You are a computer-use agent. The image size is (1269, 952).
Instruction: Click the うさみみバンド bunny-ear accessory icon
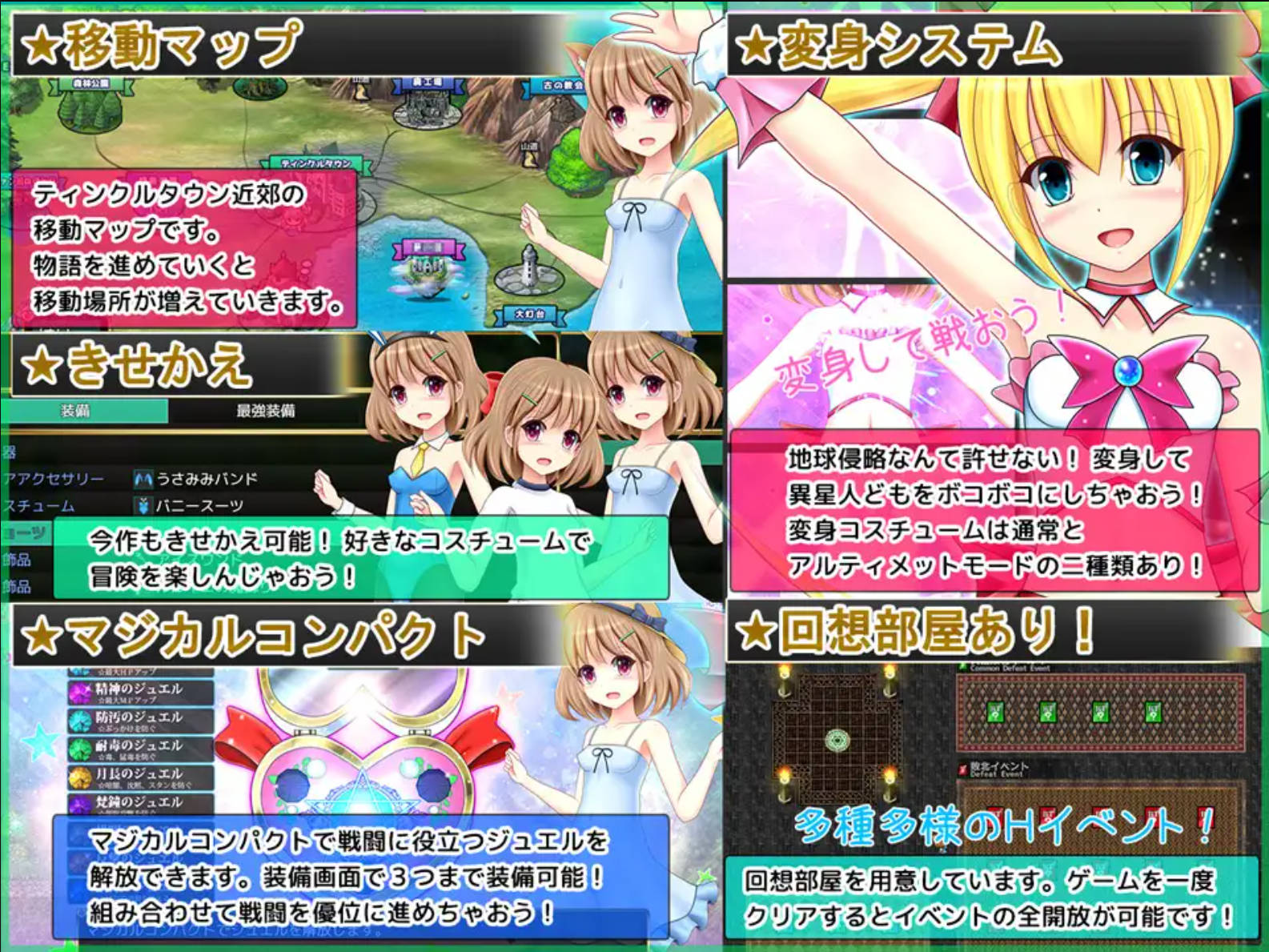click(x=143, y=478)
